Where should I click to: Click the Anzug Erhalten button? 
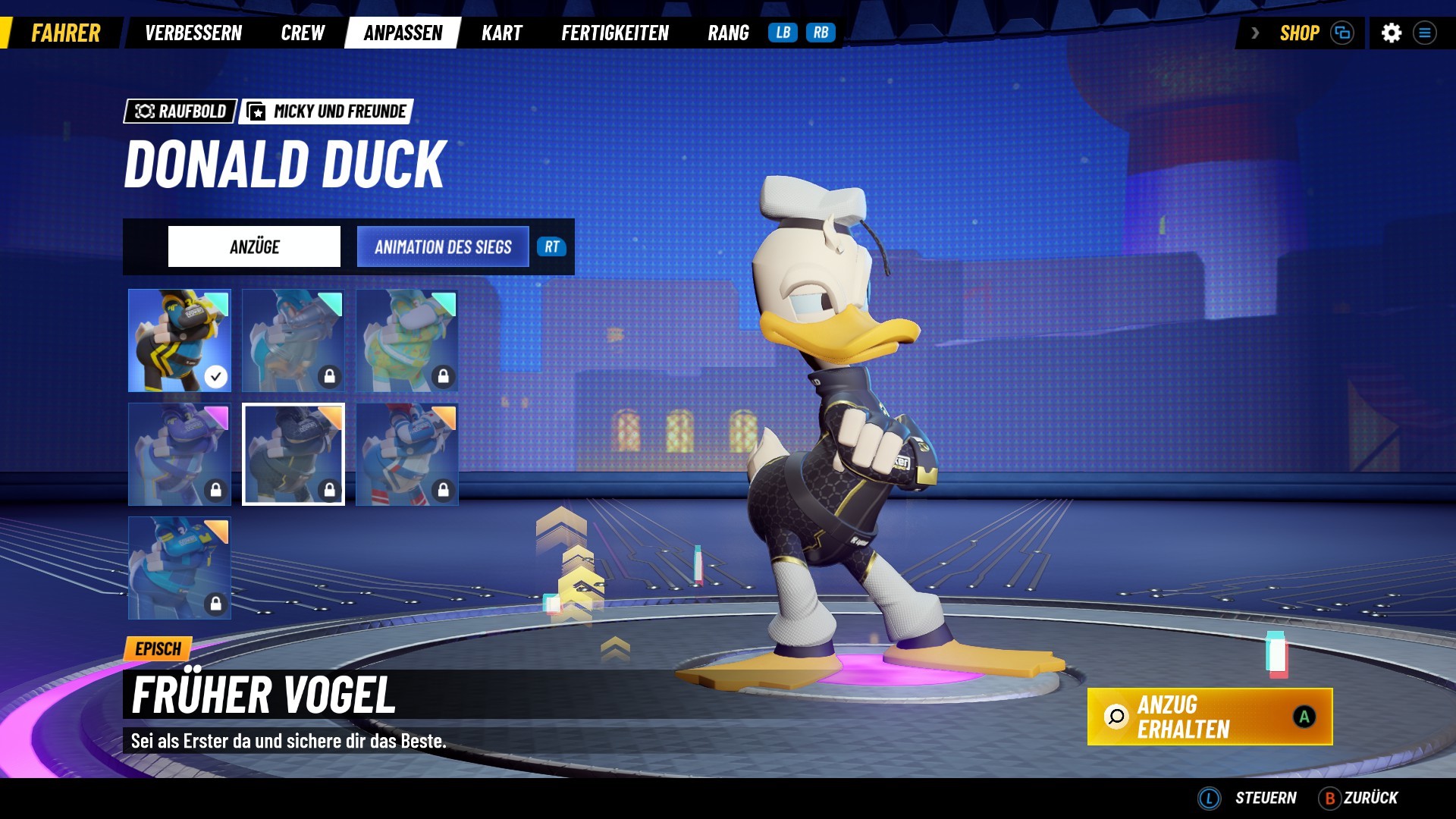[1210, 717]
